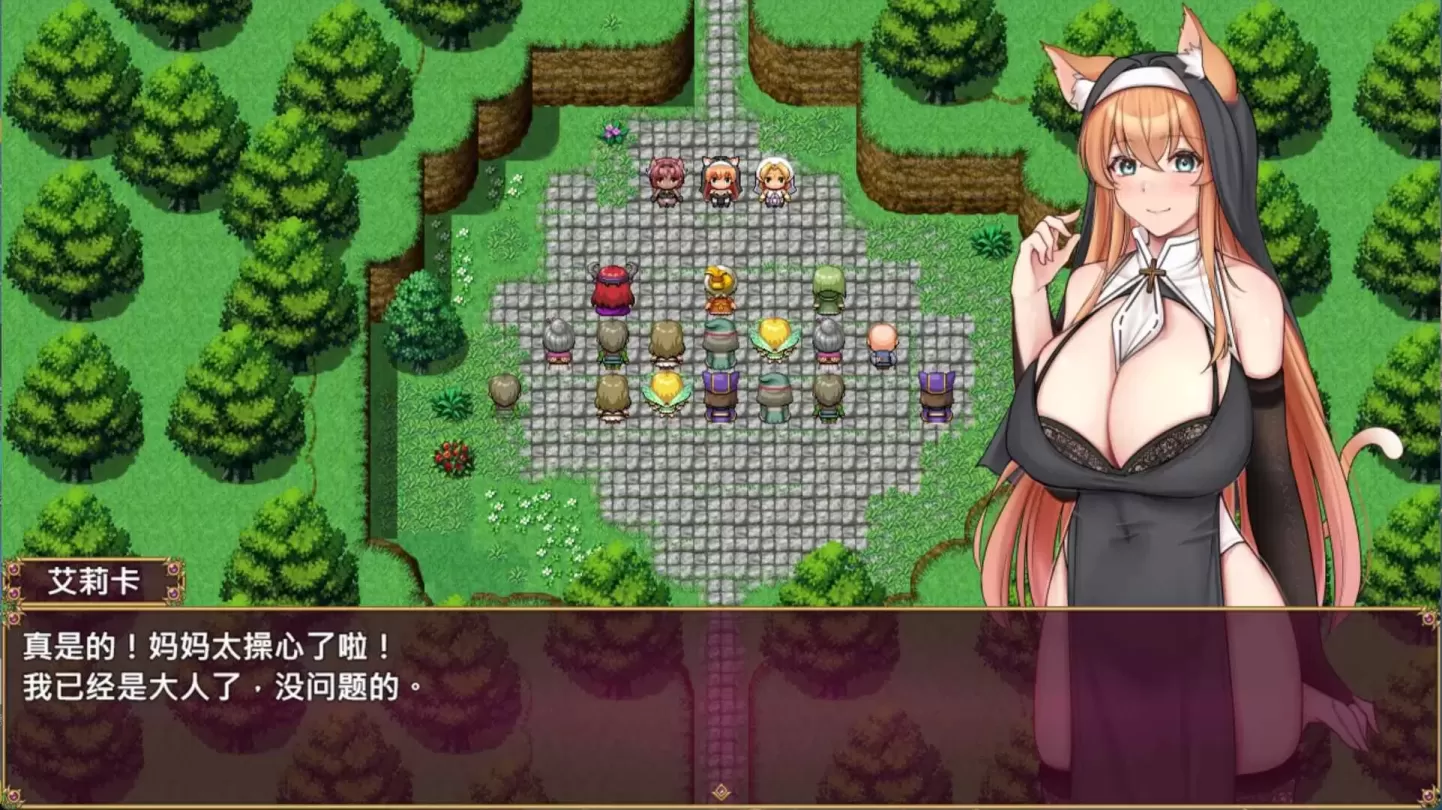The width and height of the screenshot is (1442, 810).
Task: Click the red-robed horned elder sprite
Action: pos(613,290)
